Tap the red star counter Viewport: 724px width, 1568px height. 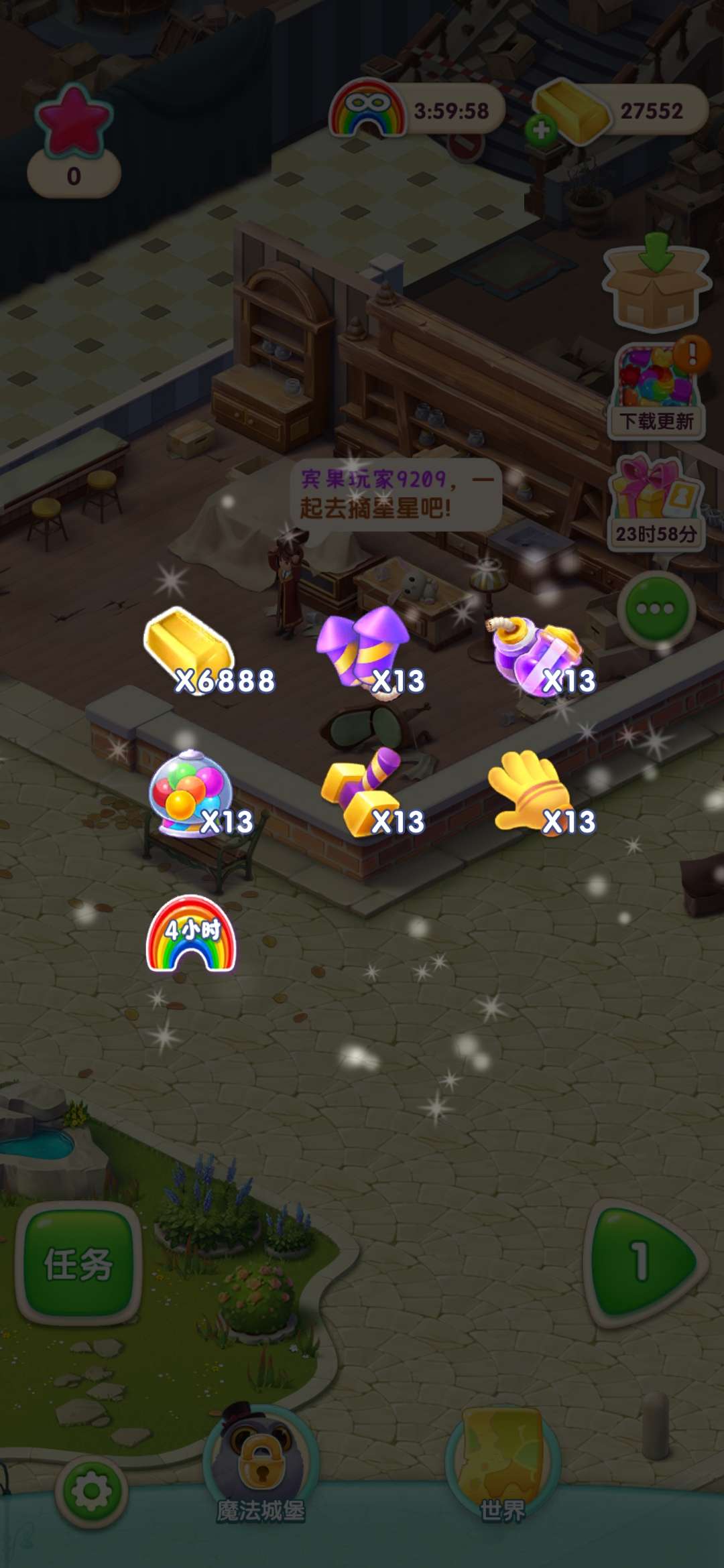(74, 141)
